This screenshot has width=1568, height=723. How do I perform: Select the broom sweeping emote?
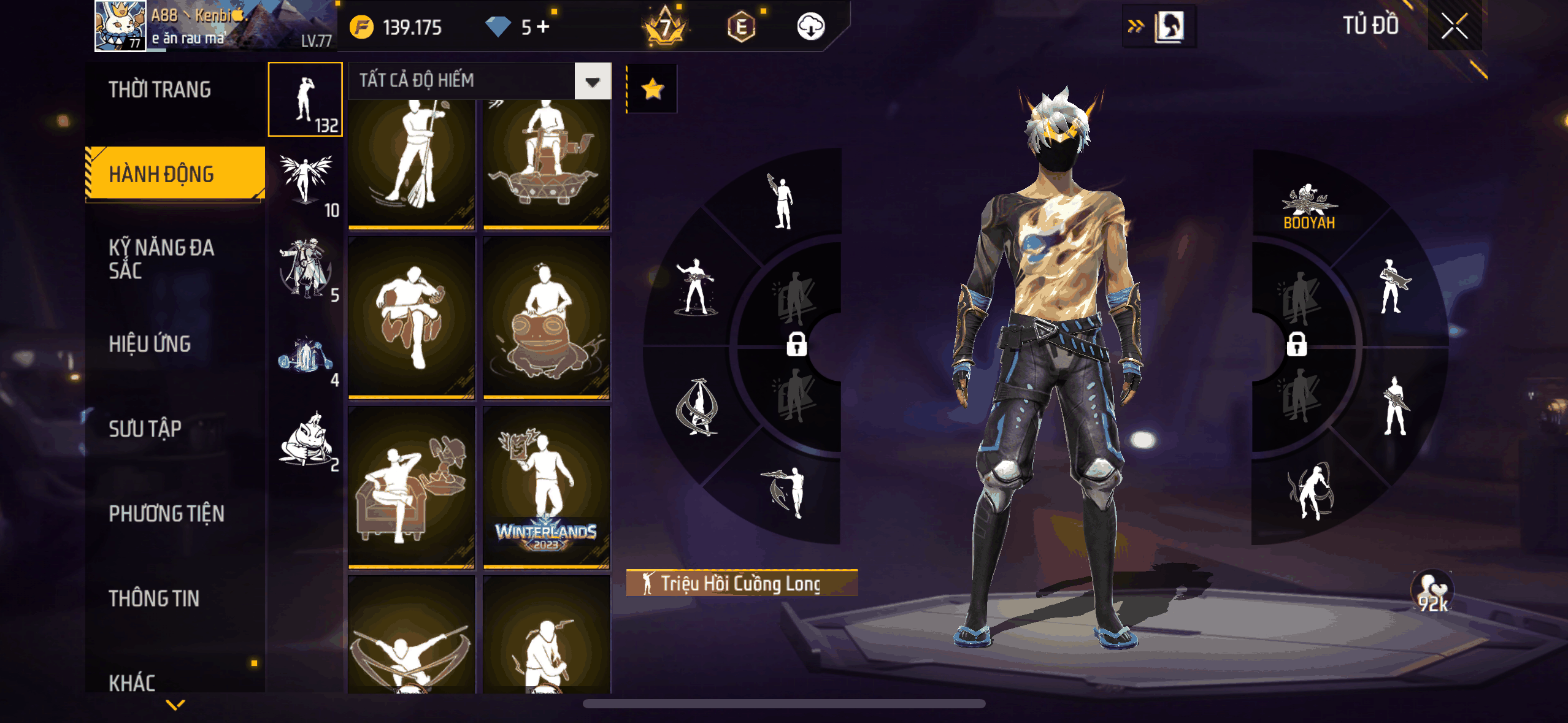coord(412,163)
